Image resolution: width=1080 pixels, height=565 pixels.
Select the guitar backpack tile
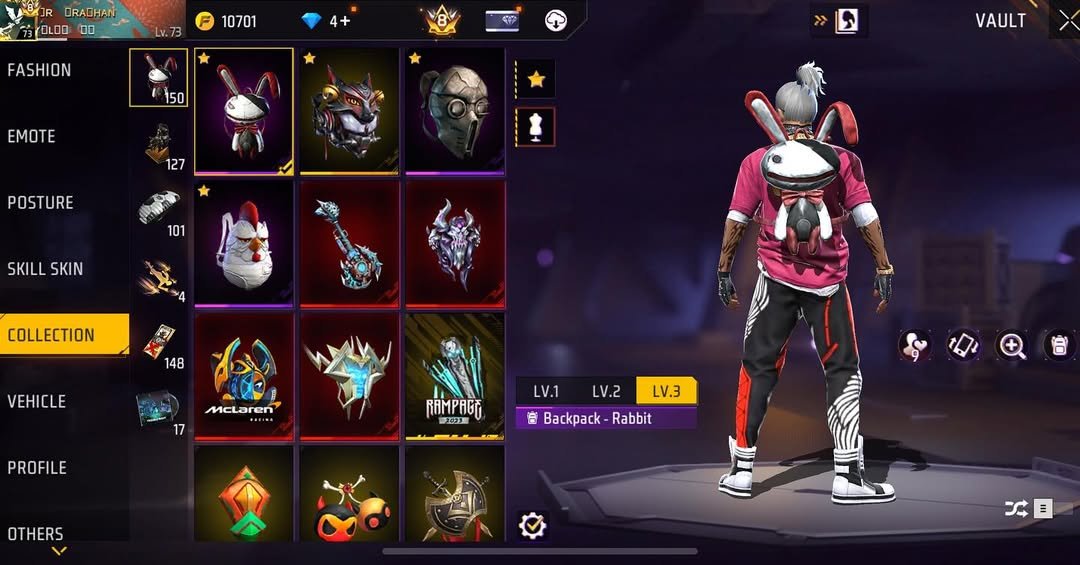(349, 243)
